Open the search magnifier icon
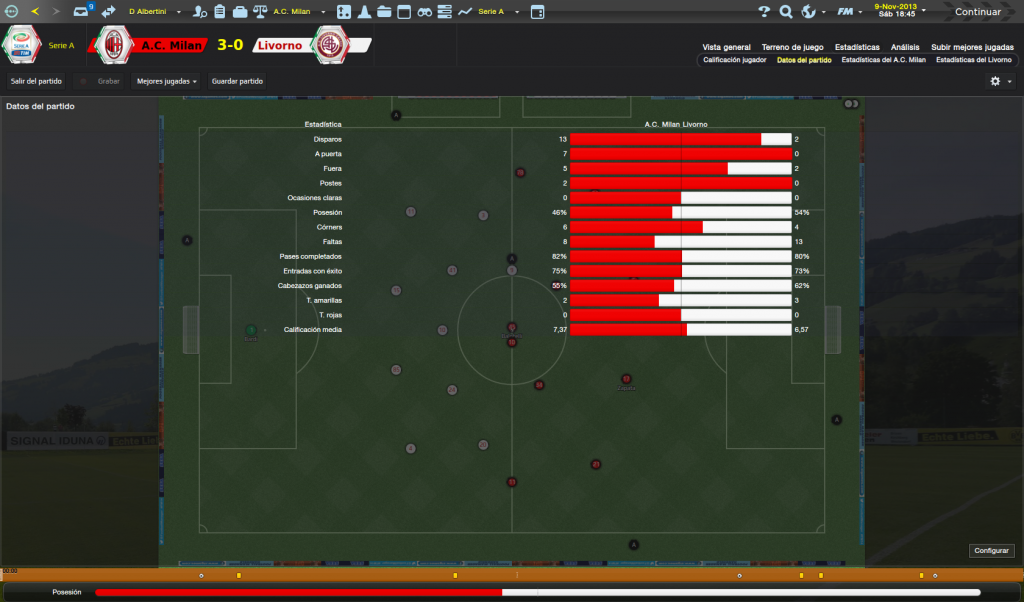 coord(786,12)
